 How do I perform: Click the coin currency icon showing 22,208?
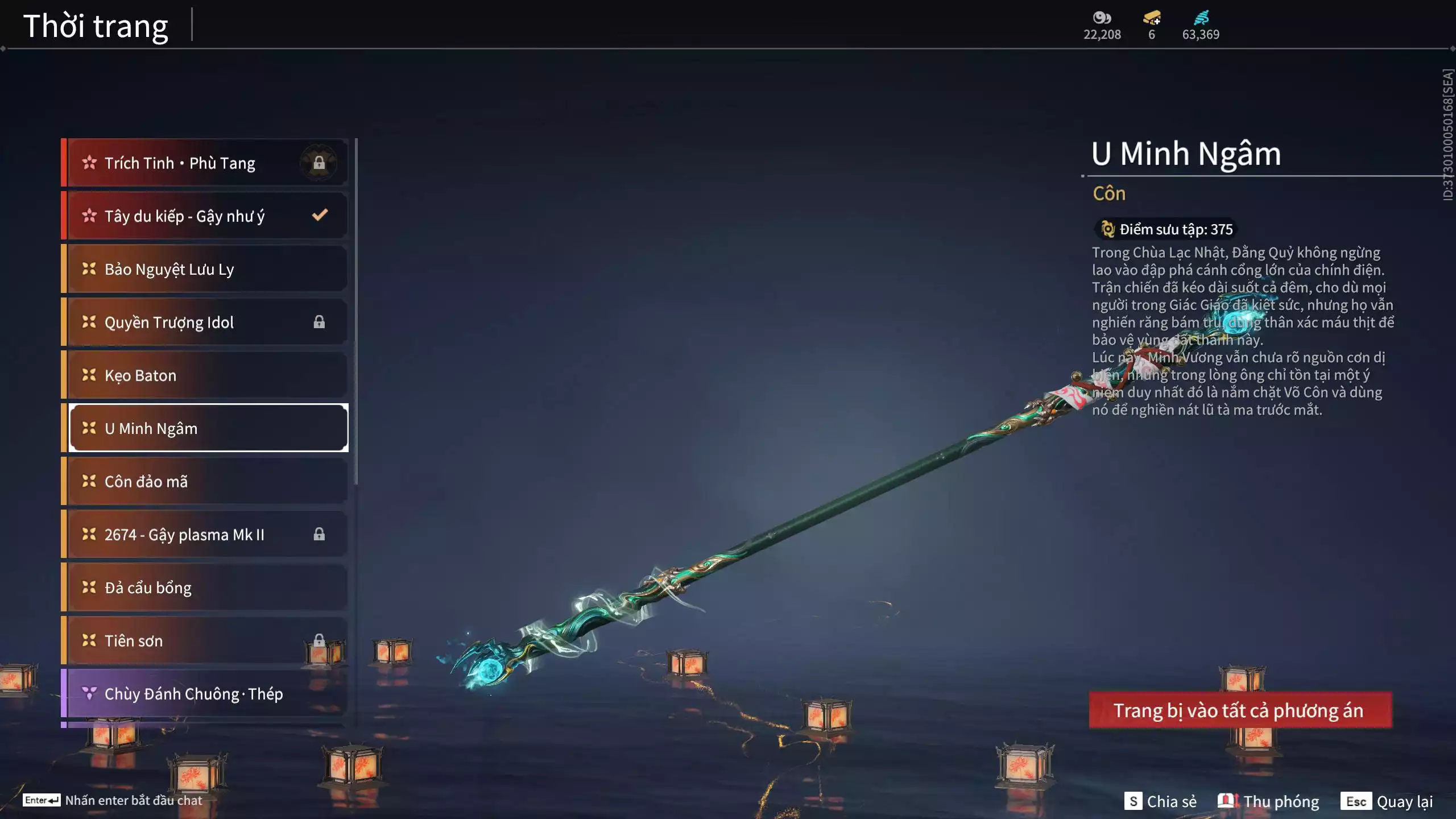coord(1101,18)
